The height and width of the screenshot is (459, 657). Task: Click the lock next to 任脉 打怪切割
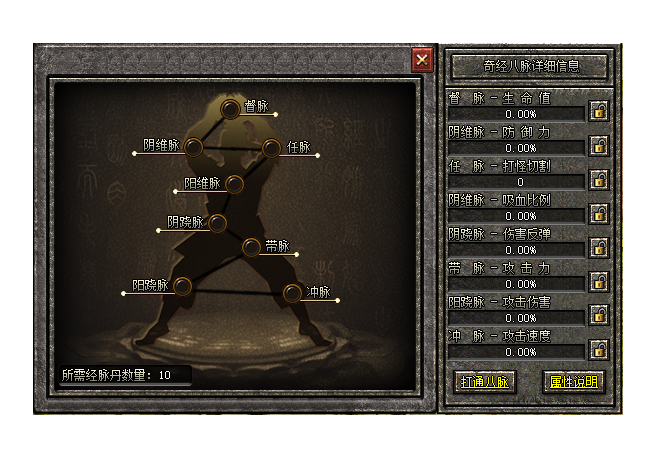(599, 179)
